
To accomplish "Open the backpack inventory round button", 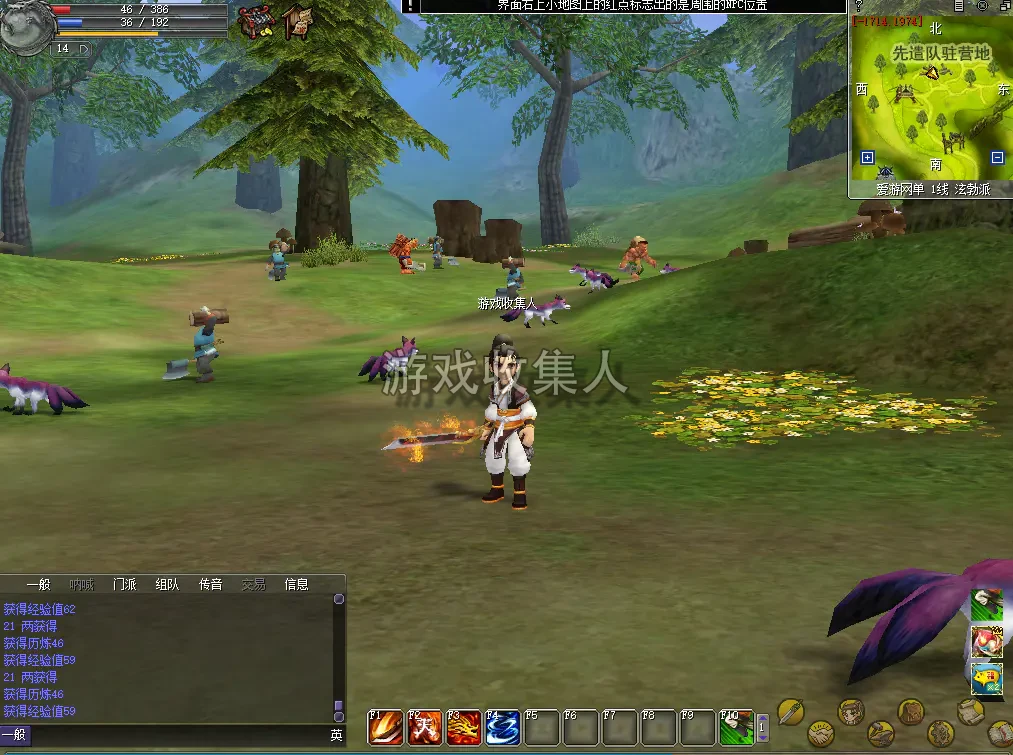I will tap(911, 711).
